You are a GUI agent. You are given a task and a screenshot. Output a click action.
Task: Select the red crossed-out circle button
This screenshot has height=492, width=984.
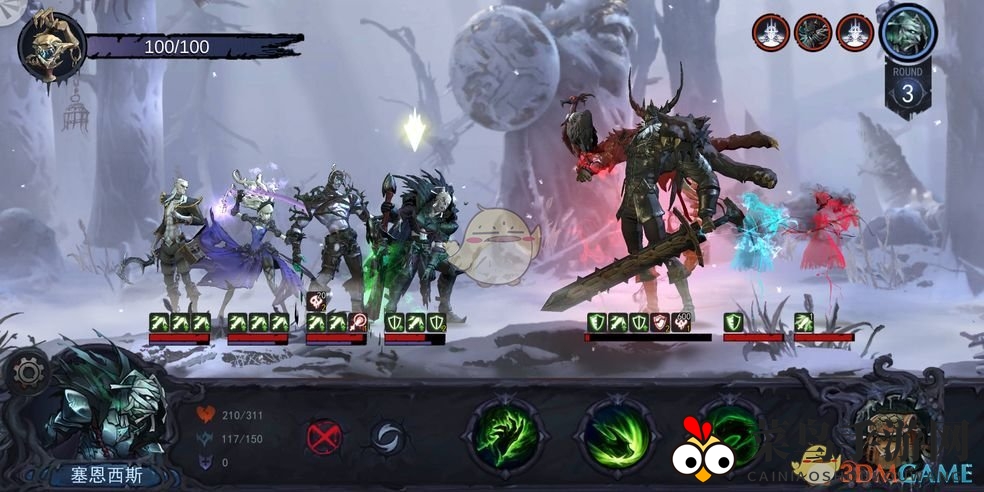click(323, 436)
